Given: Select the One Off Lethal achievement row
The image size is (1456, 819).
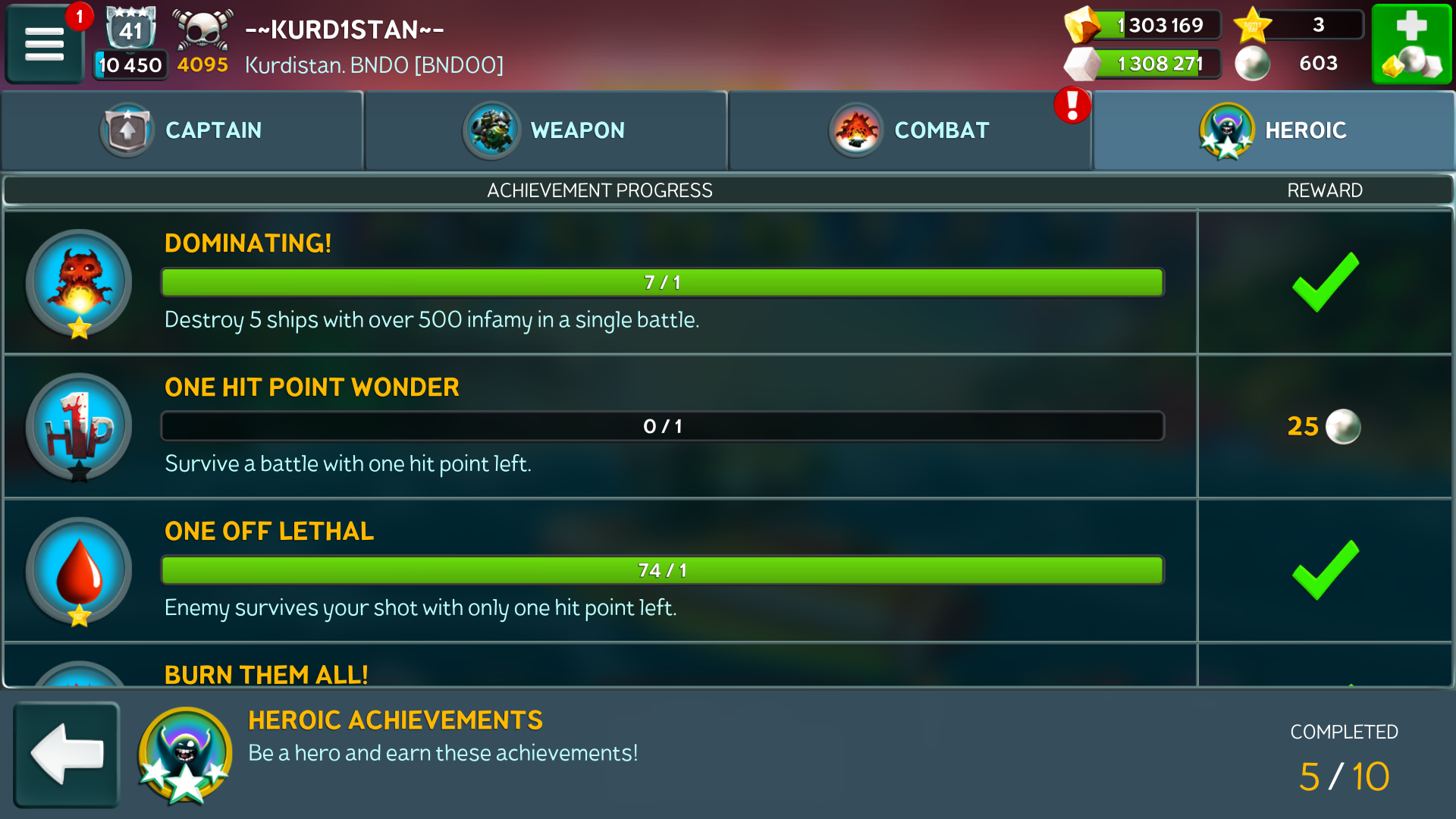Looking at the screenshot, I should coord(599,570).
